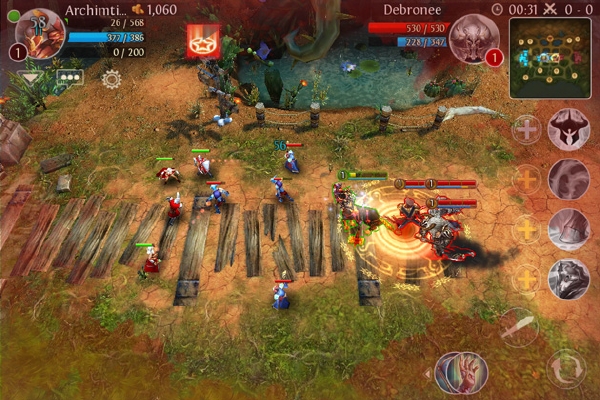Use the winged figure ability

coord(568,128)
